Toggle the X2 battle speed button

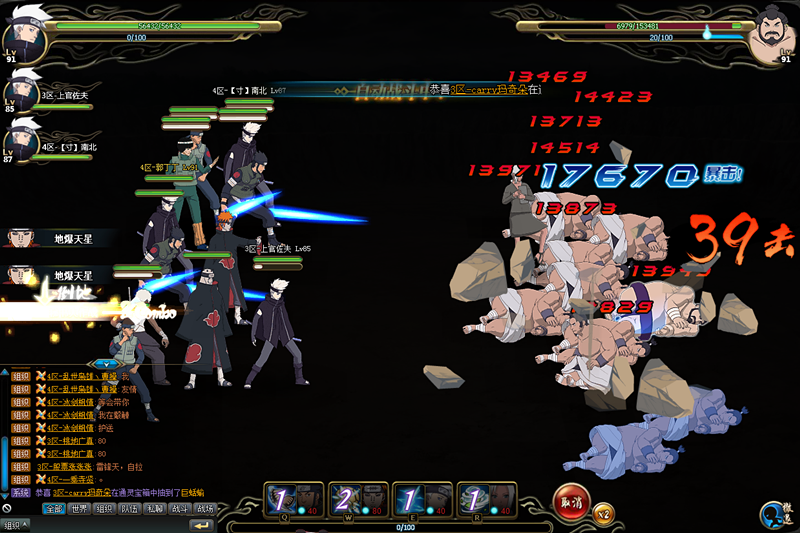tap(603, 514)
